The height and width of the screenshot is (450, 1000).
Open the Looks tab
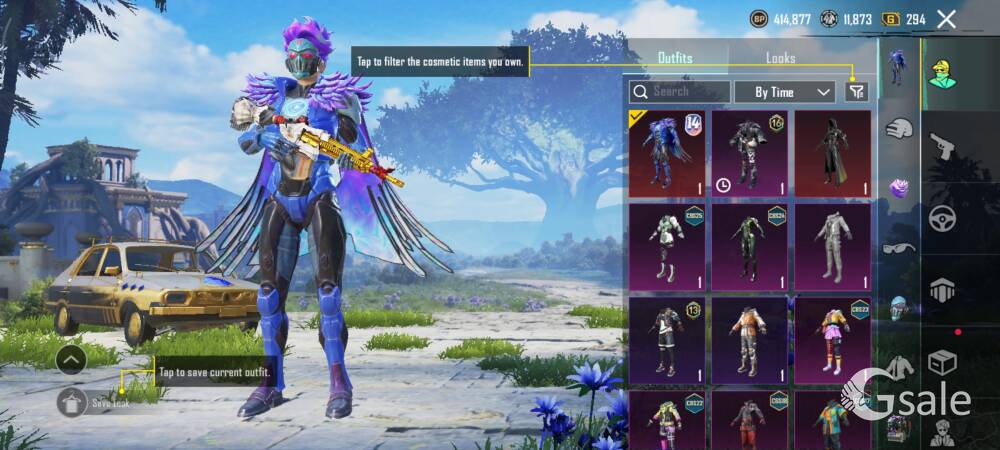[781, 58]
